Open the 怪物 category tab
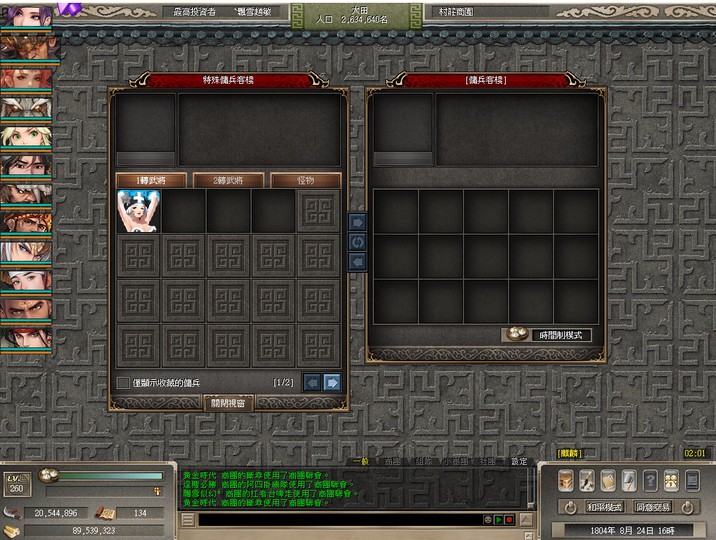 pyautogui.click(x=306, y=180)
